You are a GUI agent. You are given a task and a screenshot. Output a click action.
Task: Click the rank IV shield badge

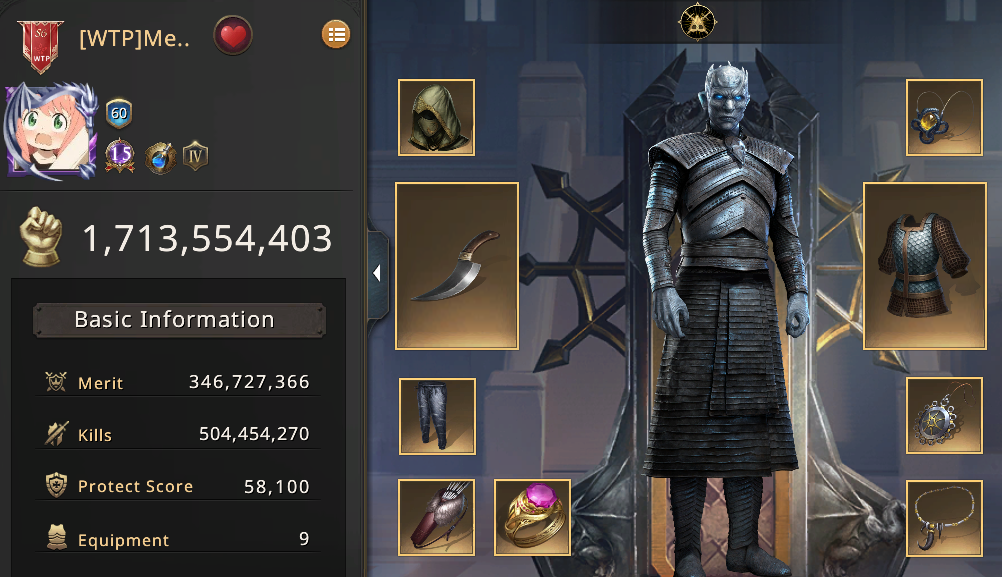click(195, 156)
